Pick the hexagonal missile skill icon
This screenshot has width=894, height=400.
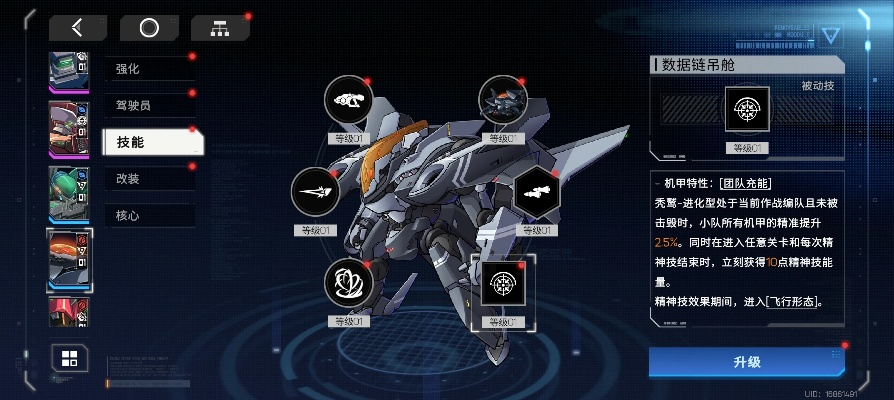pos(538,192)
